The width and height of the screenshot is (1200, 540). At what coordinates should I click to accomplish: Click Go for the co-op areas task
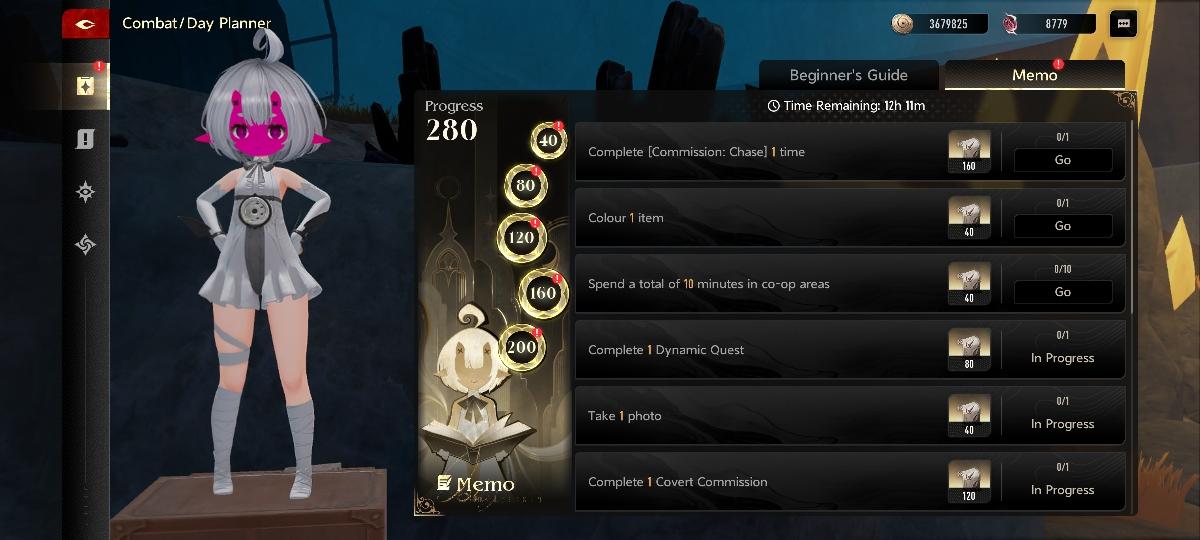coord(1062,292)
